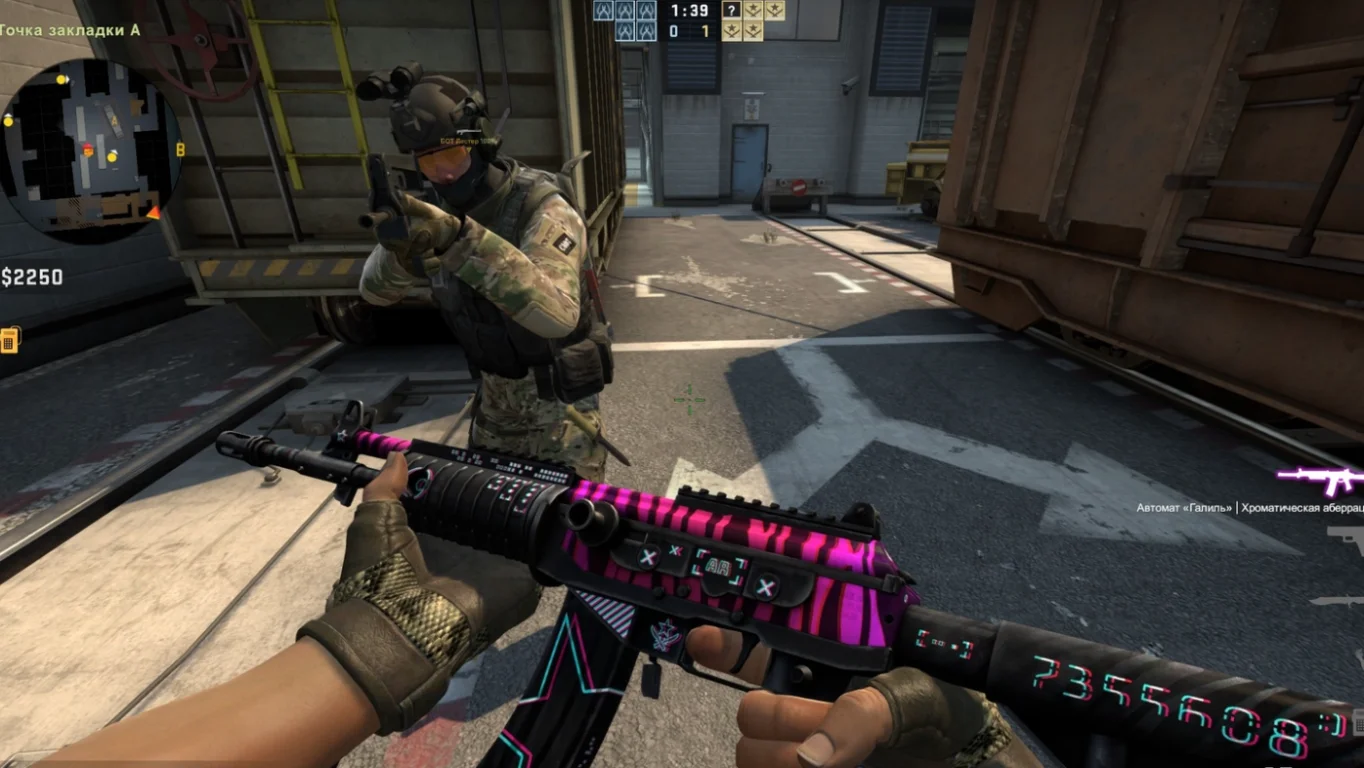Switch to the pistol weapon icon
This screenshot has width=1364, height=768.
(1346, 540)
